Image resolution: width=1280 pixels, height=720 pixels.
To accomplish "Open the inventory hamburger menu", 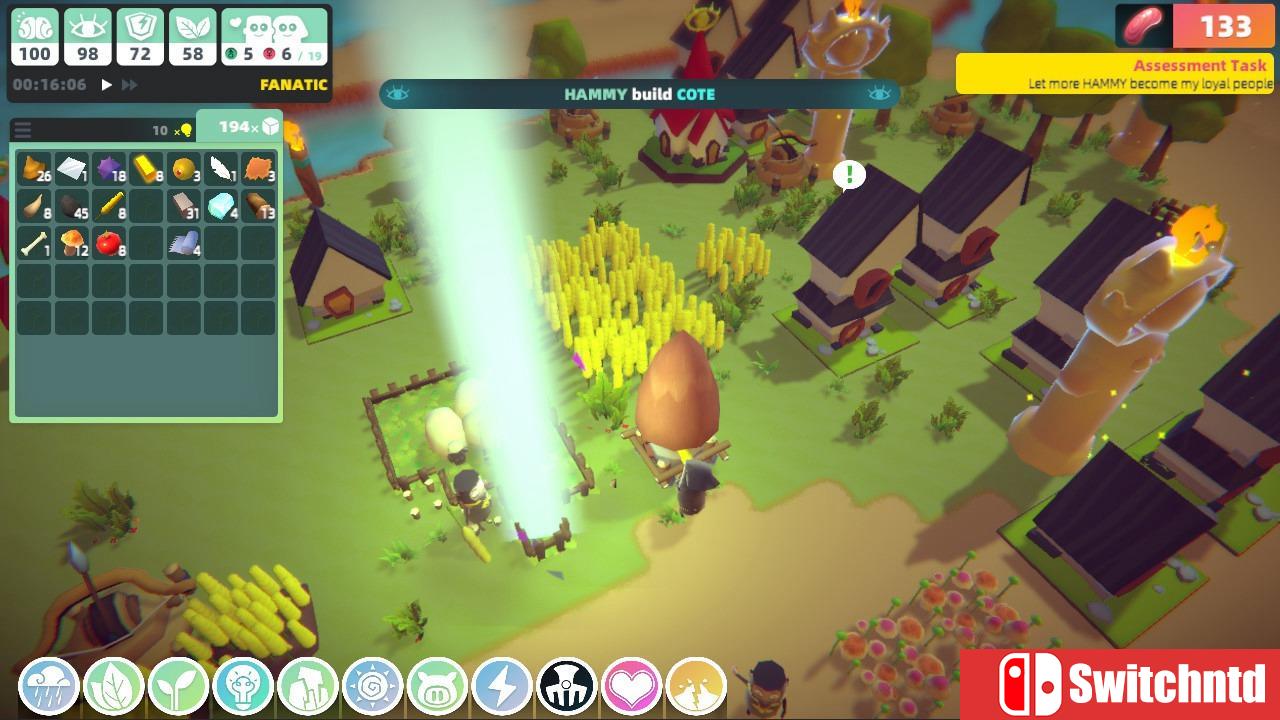I will coord(23,130).
